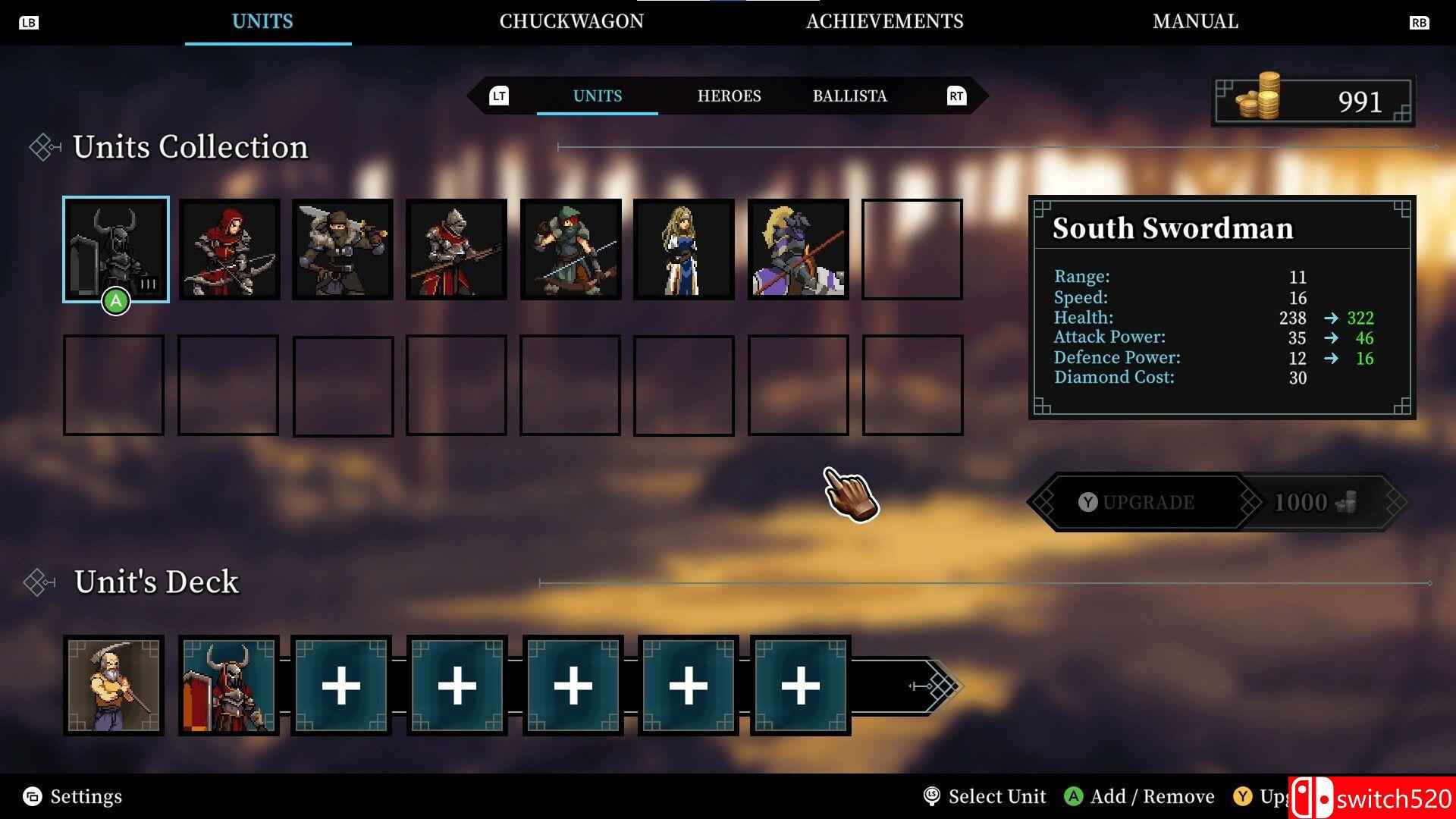Show the Manual tab
The width and height of the screenshot is (1456, 819).
click(1195, 21)
